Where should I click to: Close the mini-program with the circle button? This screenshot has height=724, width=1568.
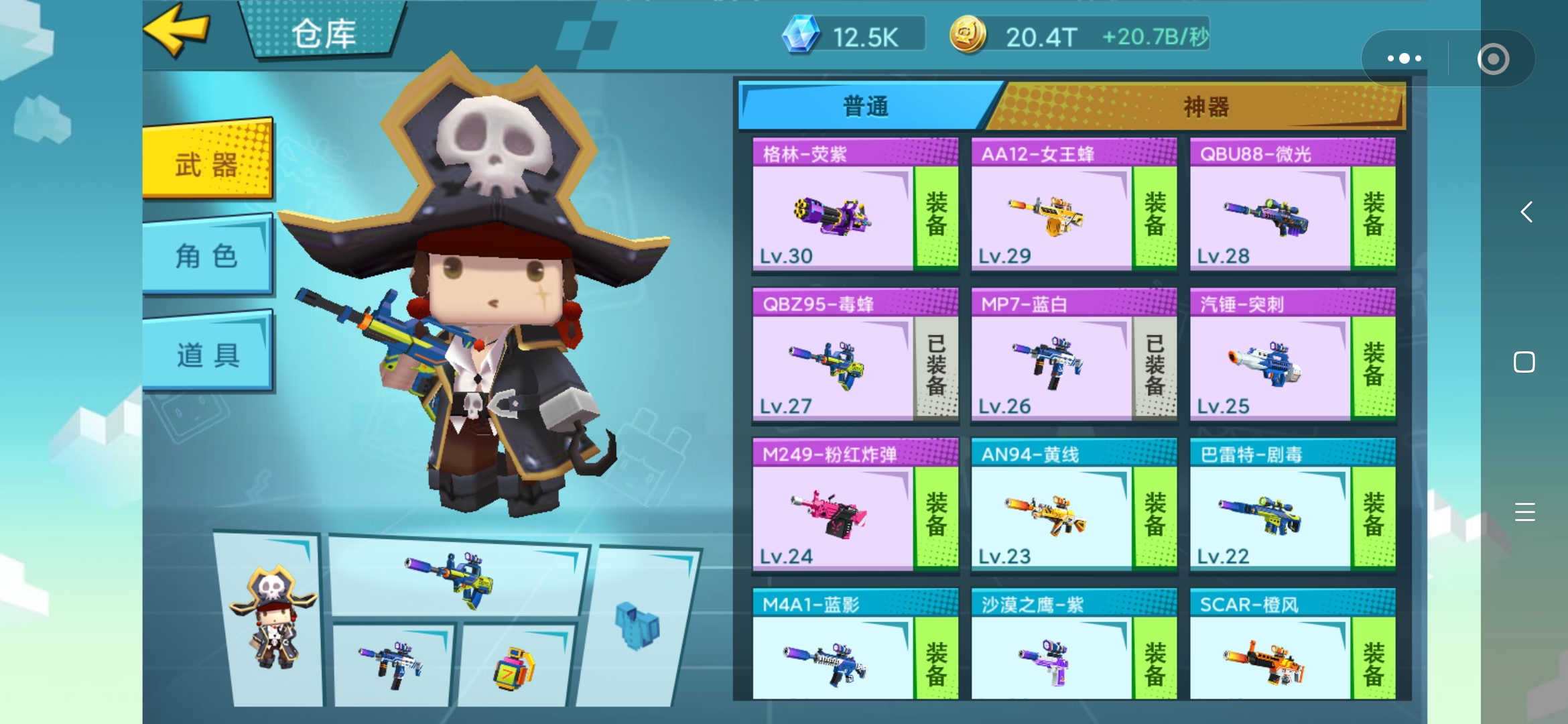coord(1493,59)
